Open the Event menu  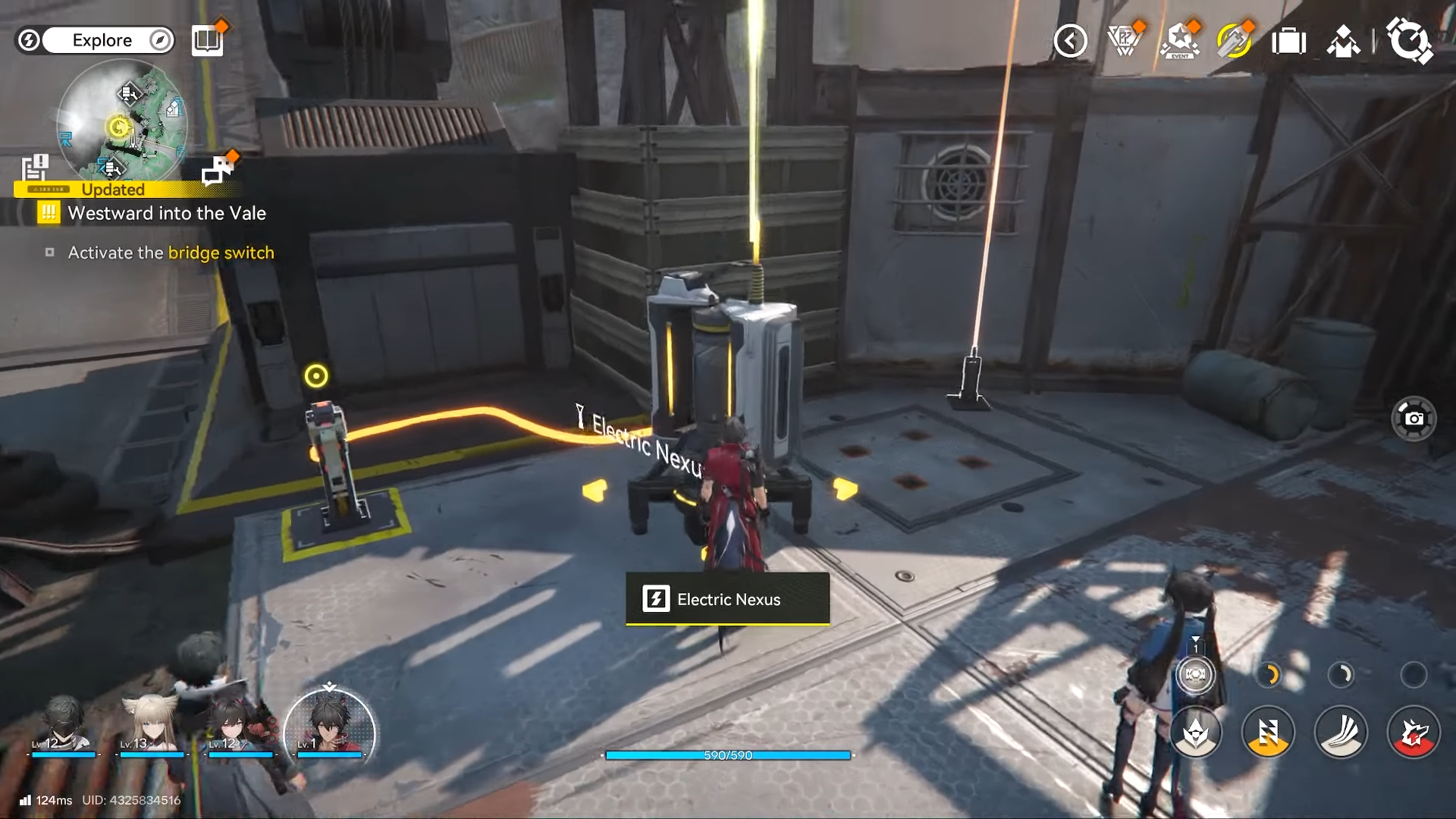click(1180, 41)
